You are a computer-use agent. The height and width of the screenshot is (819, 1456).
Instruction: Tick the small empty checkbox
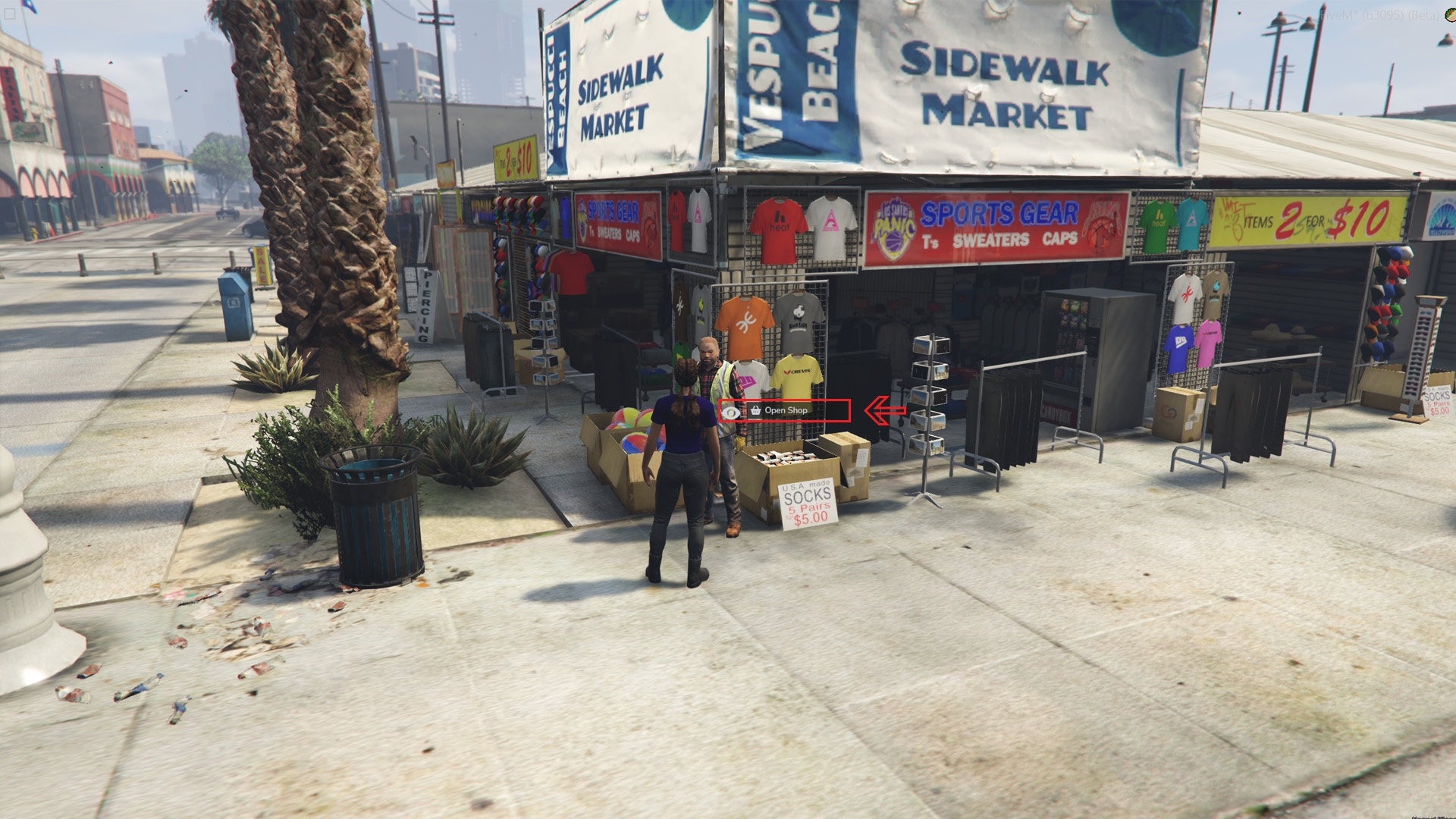coord(10,14)
